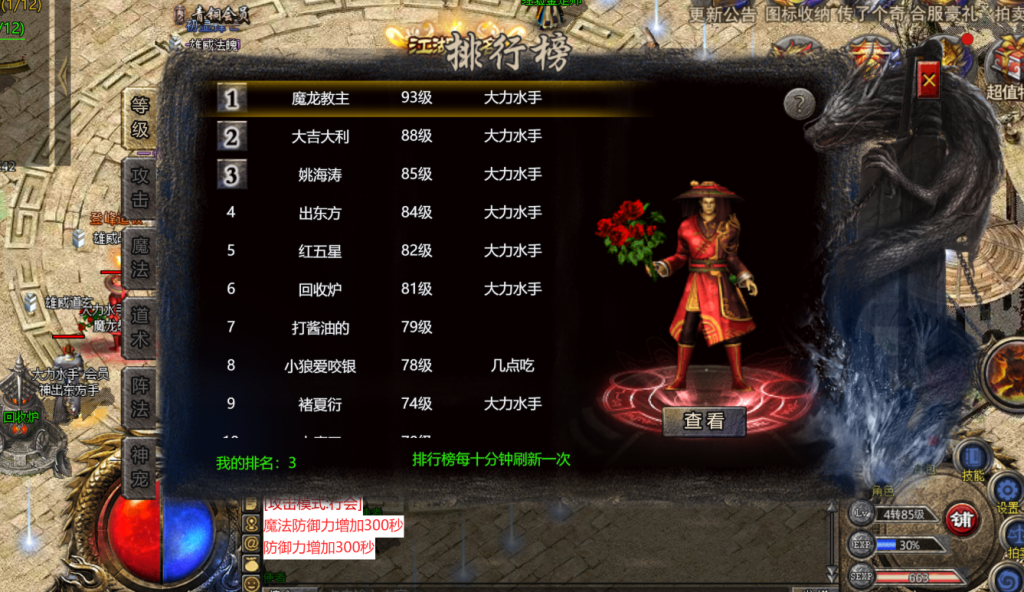Open the 设置 settings gear icon
Screen dimensions: 1024x592
1008,492
